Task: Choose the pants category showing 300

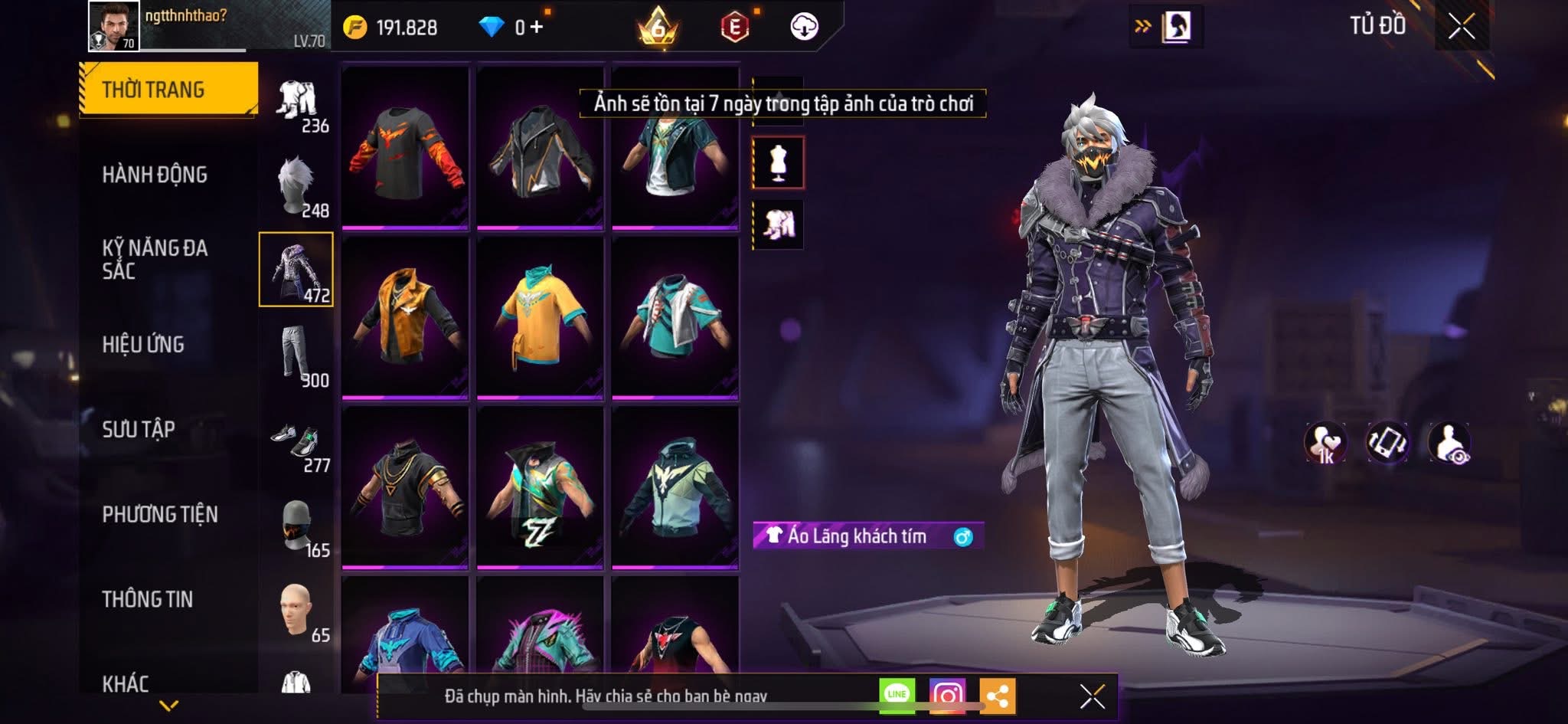Action: (297, 355)
